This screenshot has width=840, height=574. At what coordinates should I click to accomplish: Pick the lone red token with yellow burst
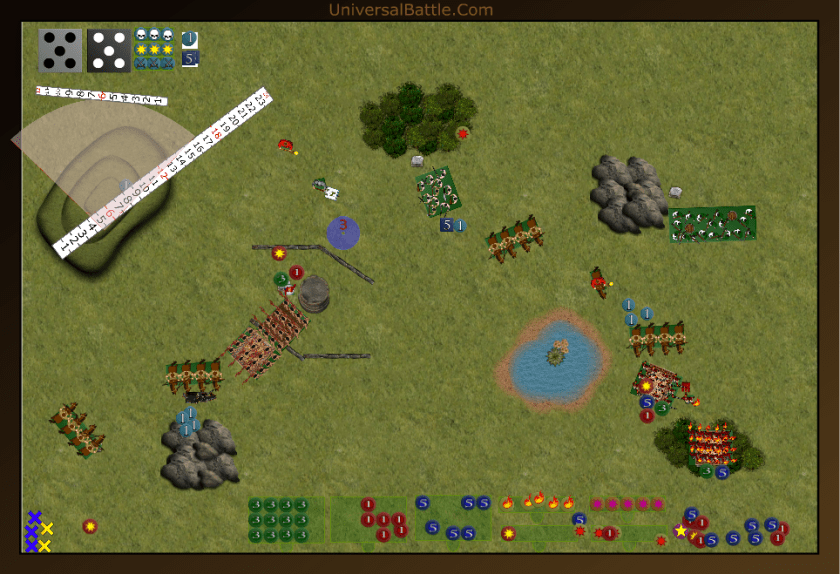point(90,526)
